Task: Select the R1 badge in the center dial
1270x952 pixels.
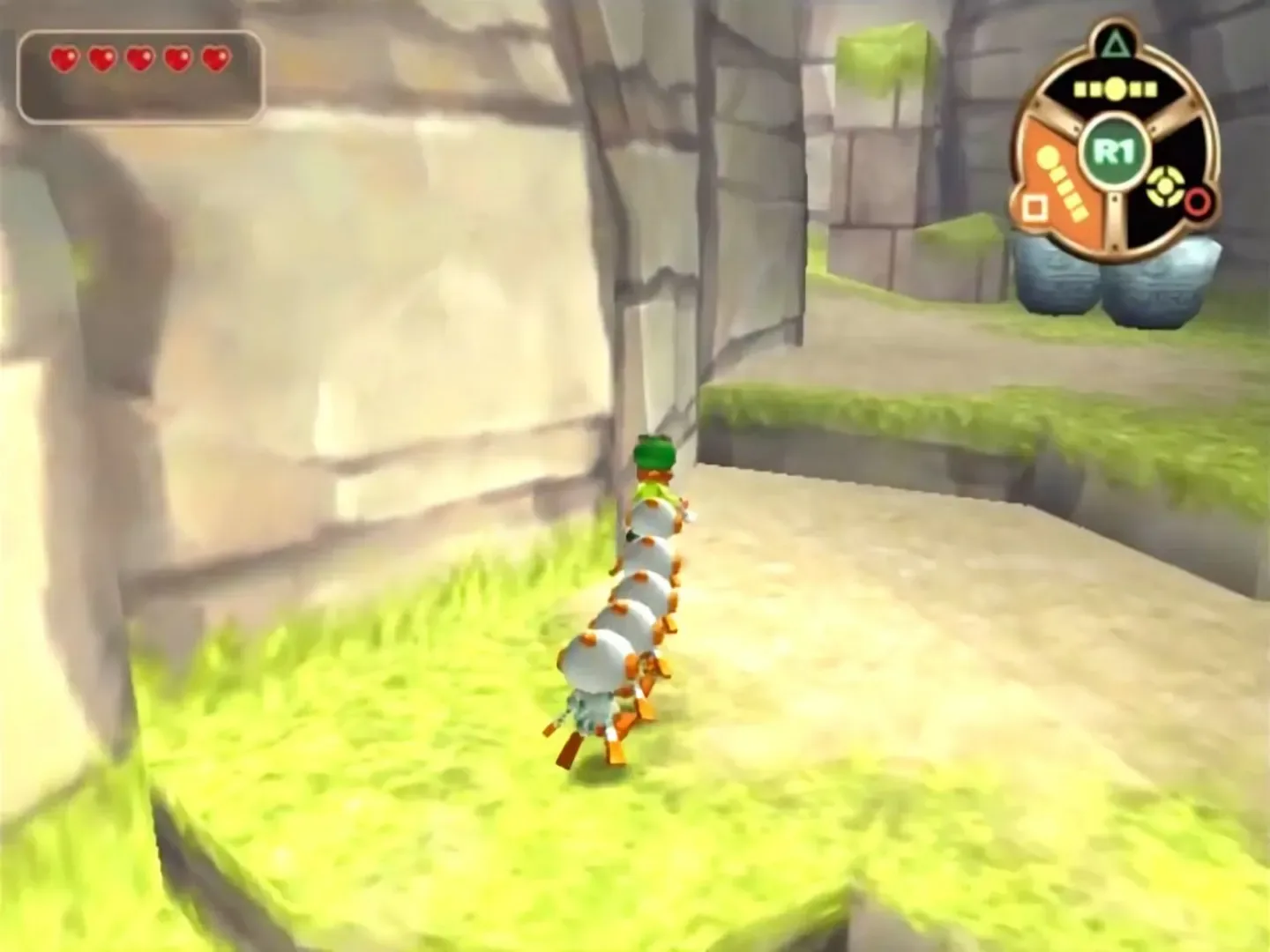Action: click(1114, 149)
